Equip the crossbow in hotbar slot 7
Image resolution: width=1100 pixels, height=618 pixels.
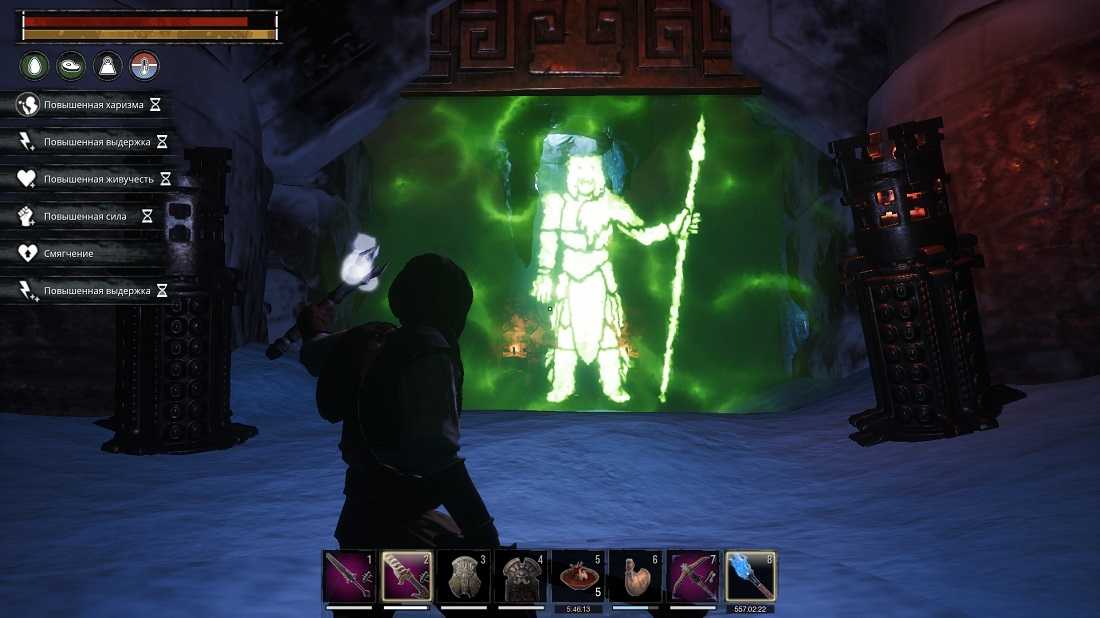692,577
